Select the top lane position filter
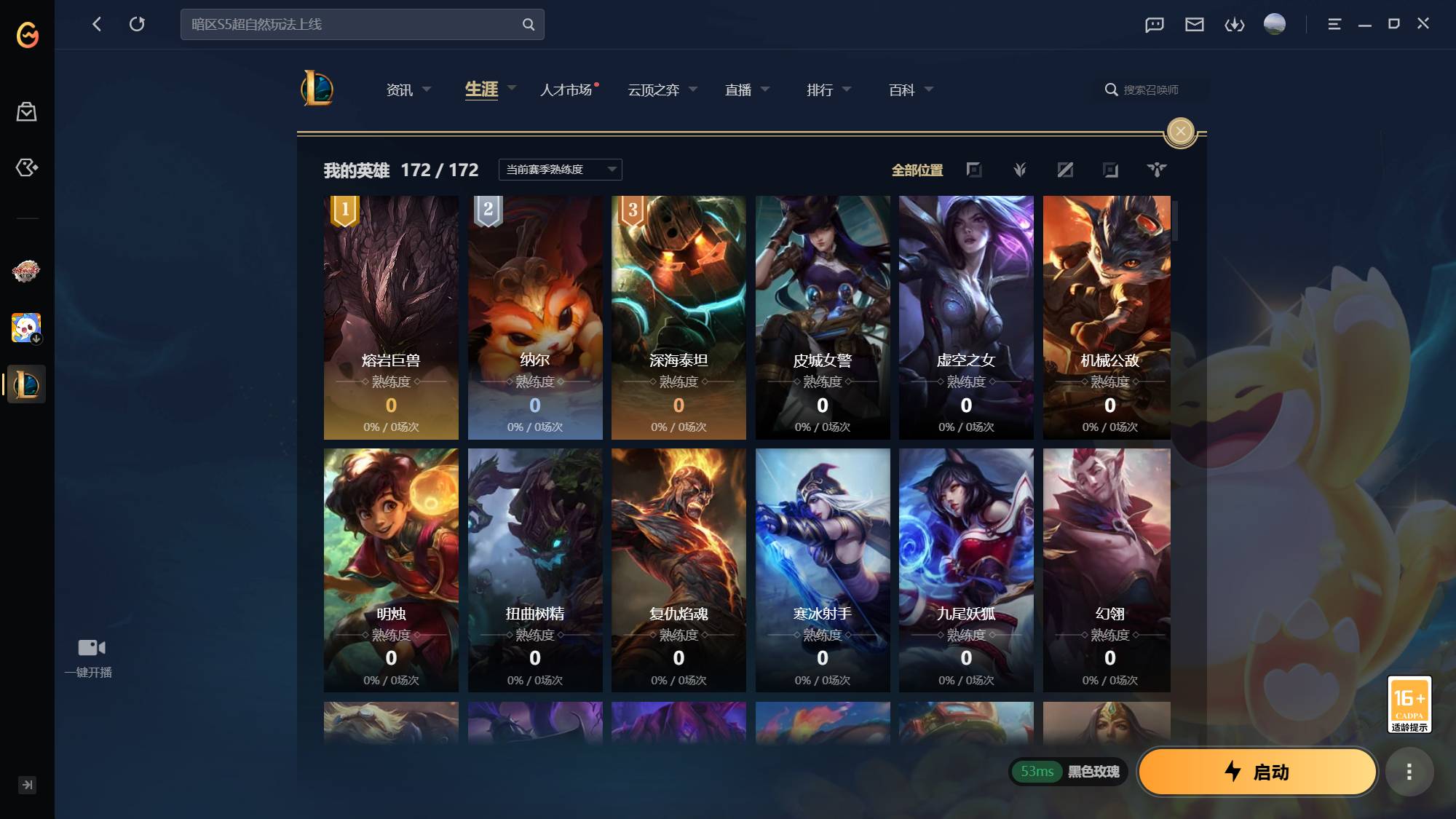Screen dimensions: 1456x819 [x=975, y=170]
